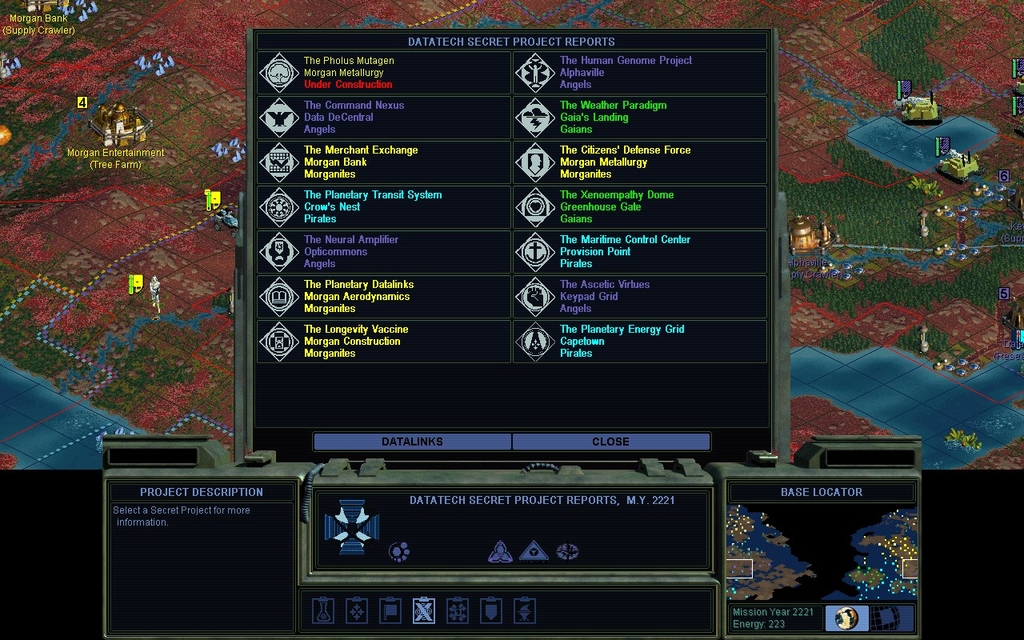This screenshot has height=640, width=1024.
Task: Choose The Merchant Exchange project row
Action: click(384, 162)
